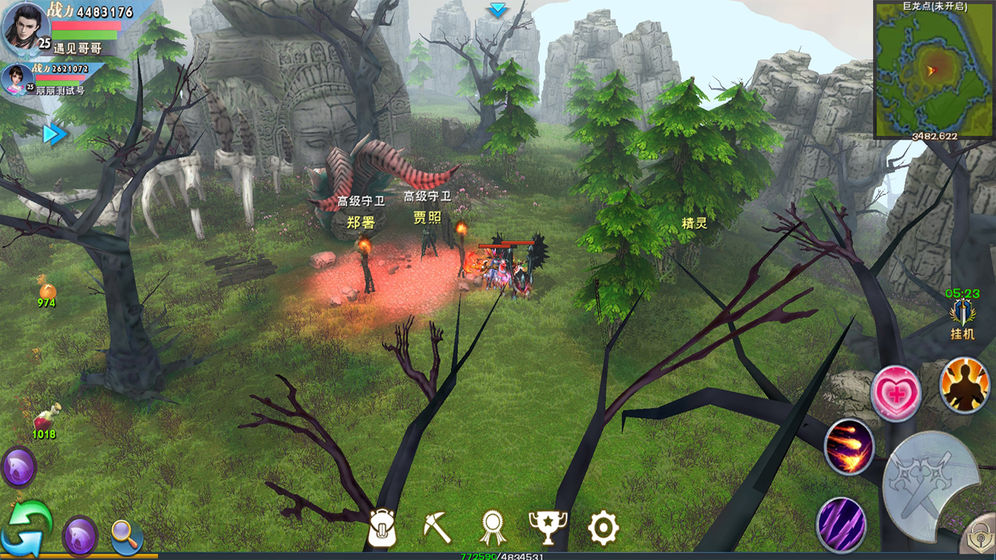Open the gear settings menu

click(x=603, y=526)
